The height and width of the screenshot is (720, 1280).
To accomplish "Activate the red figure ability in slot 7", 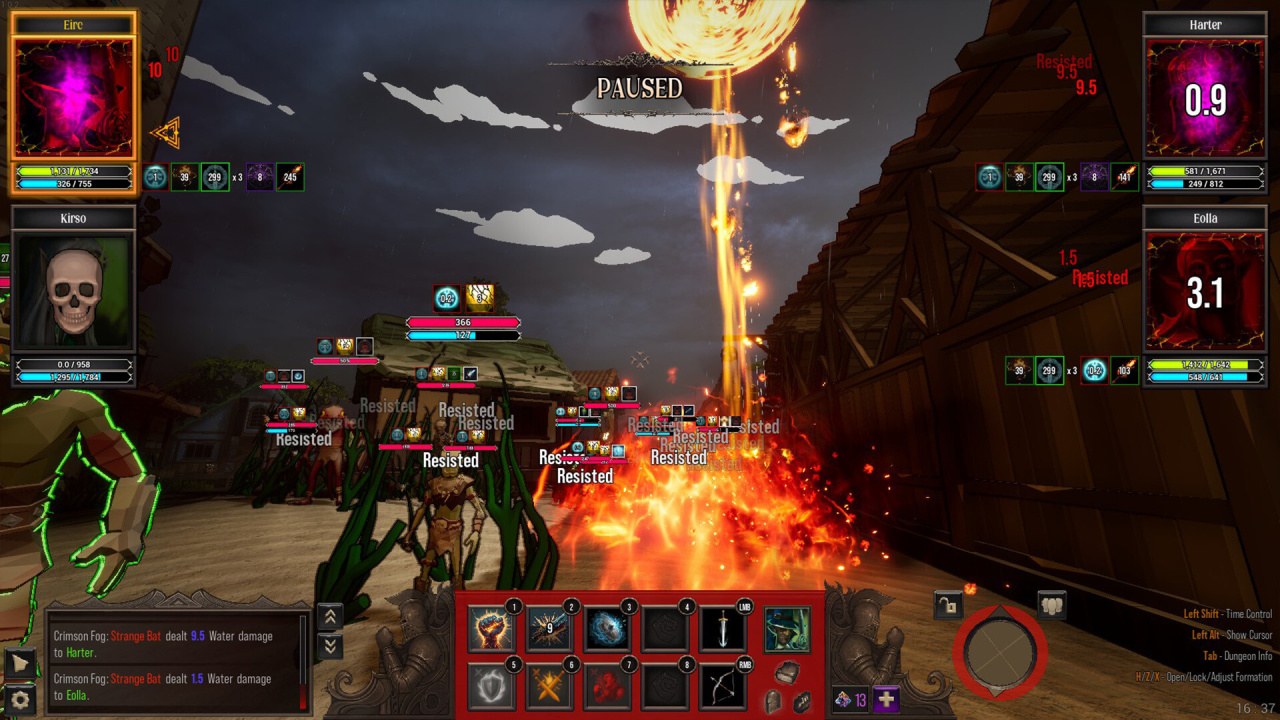I will (607, 686).
